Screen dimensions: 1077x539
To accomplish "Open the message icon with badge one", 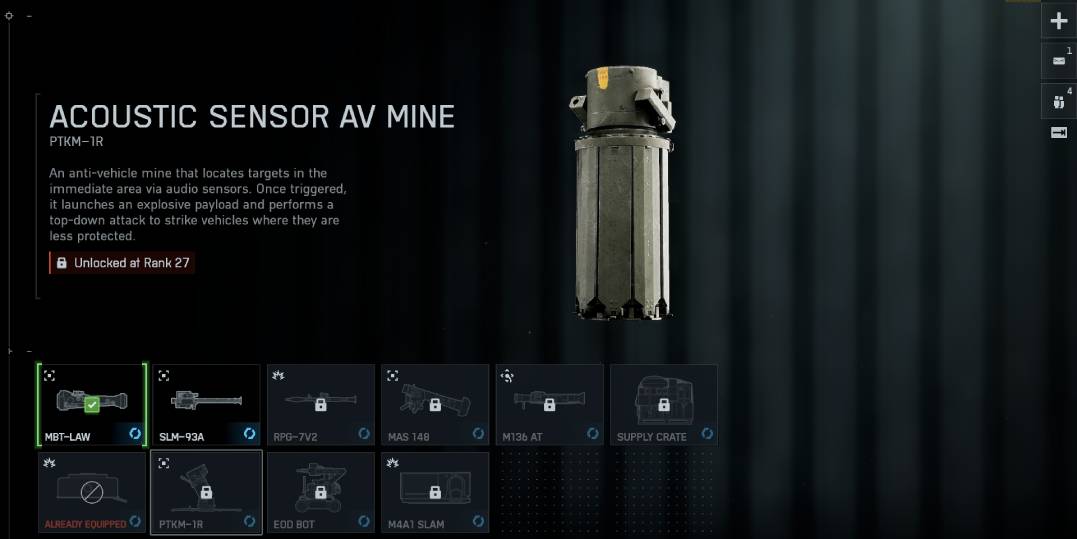I will 1059,61.
